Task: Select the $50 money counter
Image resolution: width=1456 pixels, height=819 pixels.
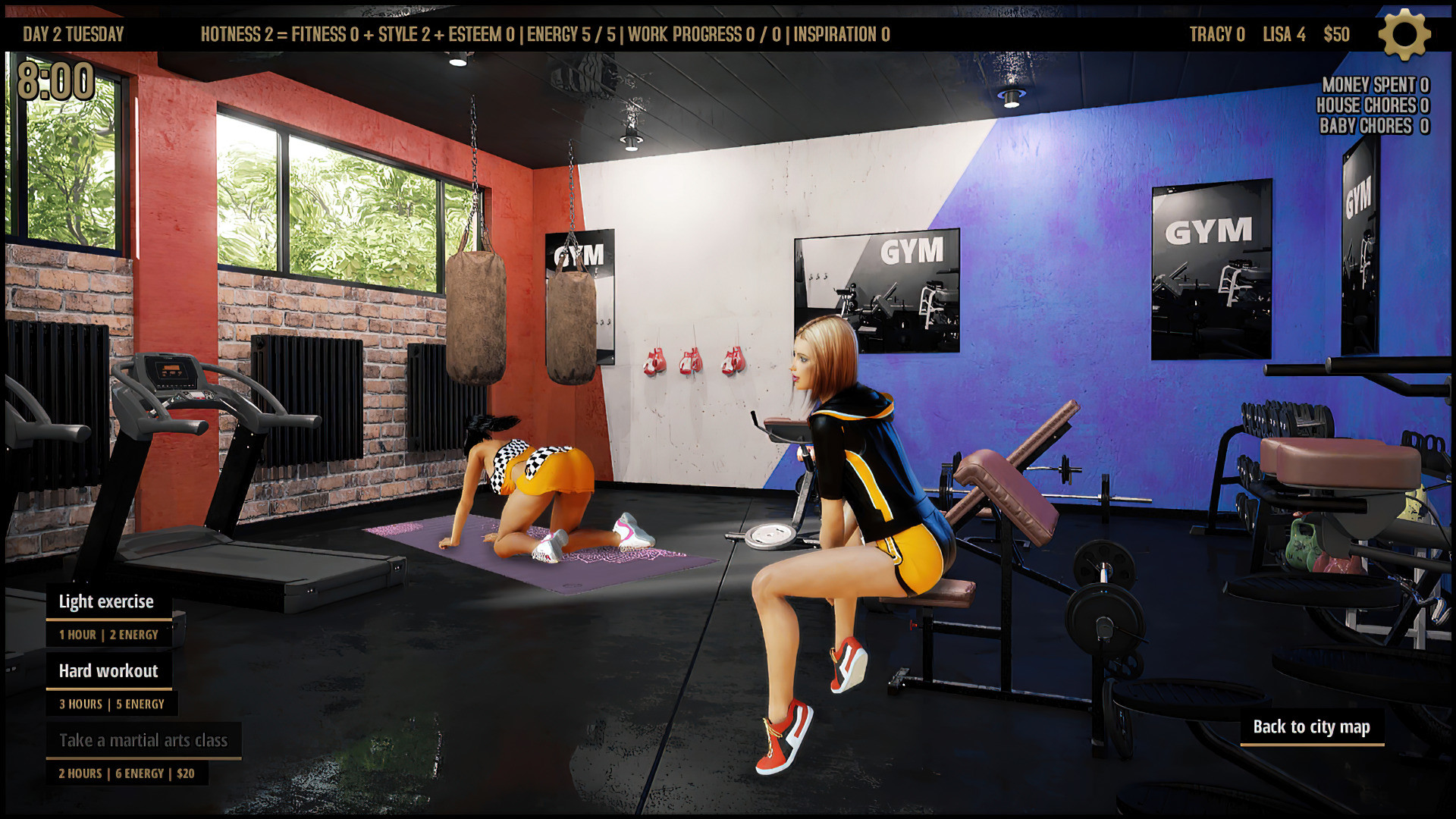Action: pos(1336,34)
